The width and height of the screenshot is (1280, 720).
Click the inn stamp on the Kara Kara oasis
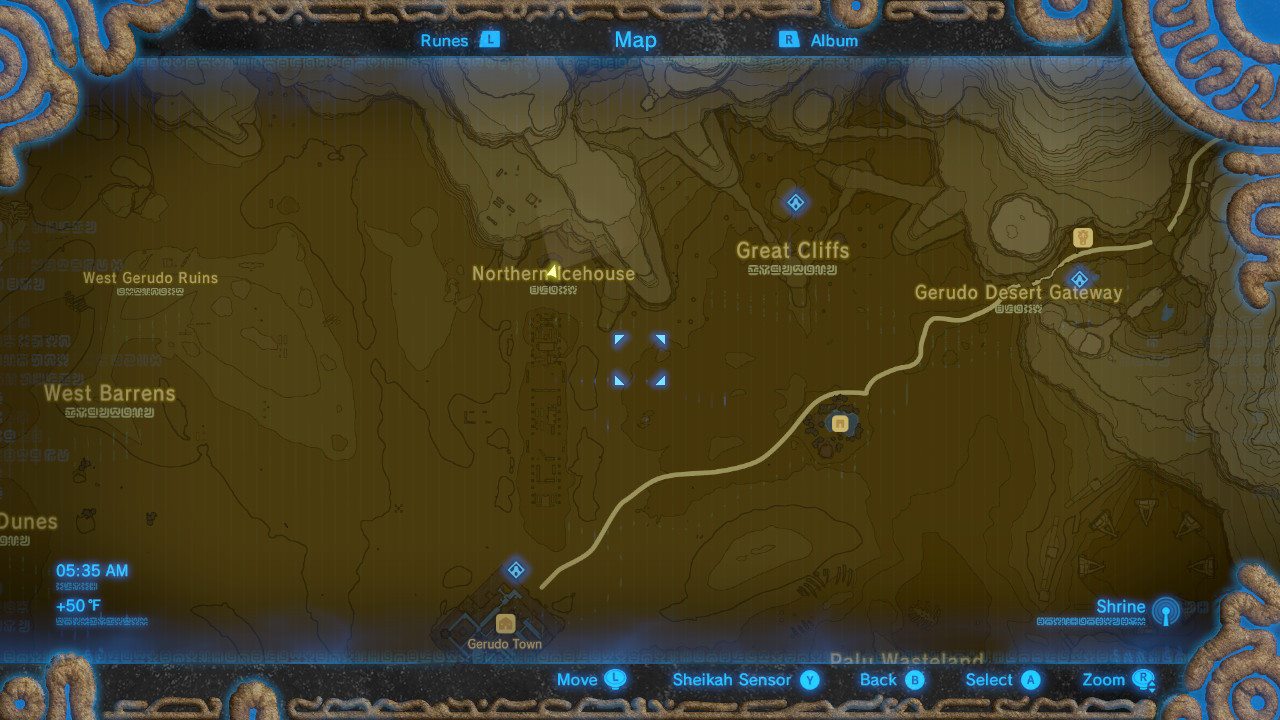point(838,421)
